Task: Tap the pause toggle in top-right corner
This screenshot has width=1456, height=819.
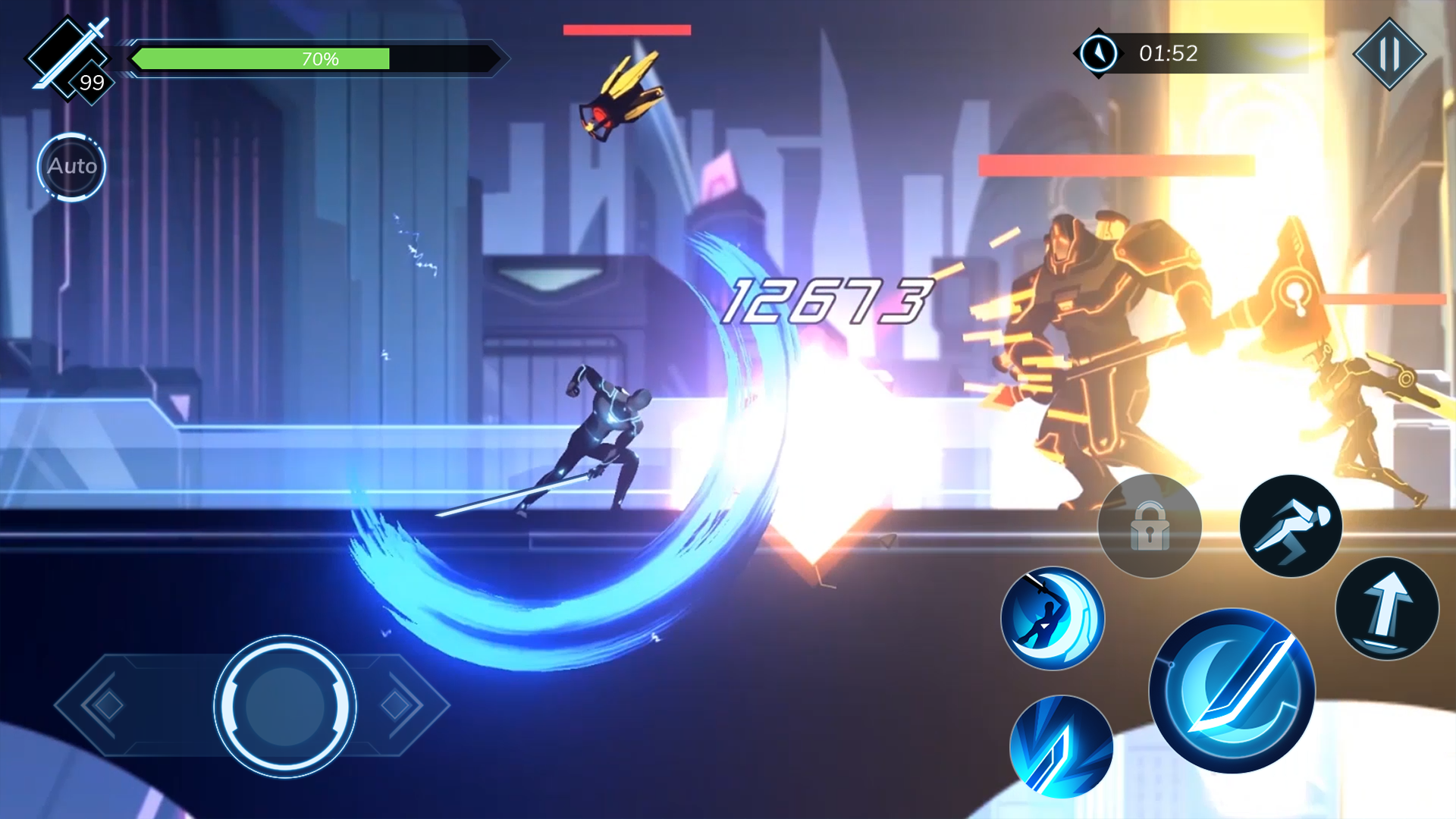Action: (x=1389, y=54)
